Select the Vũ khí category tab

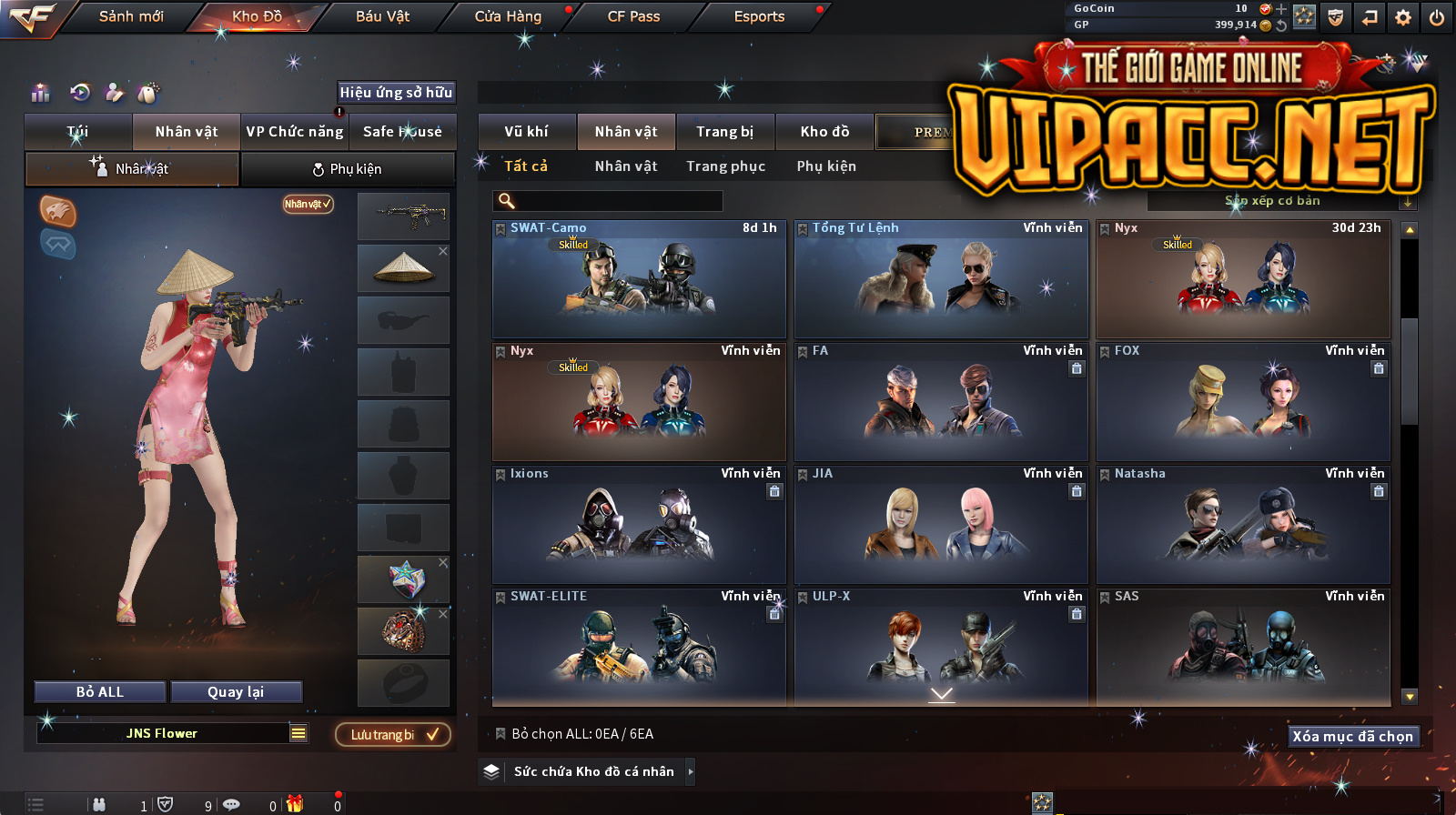click(526, 132)
